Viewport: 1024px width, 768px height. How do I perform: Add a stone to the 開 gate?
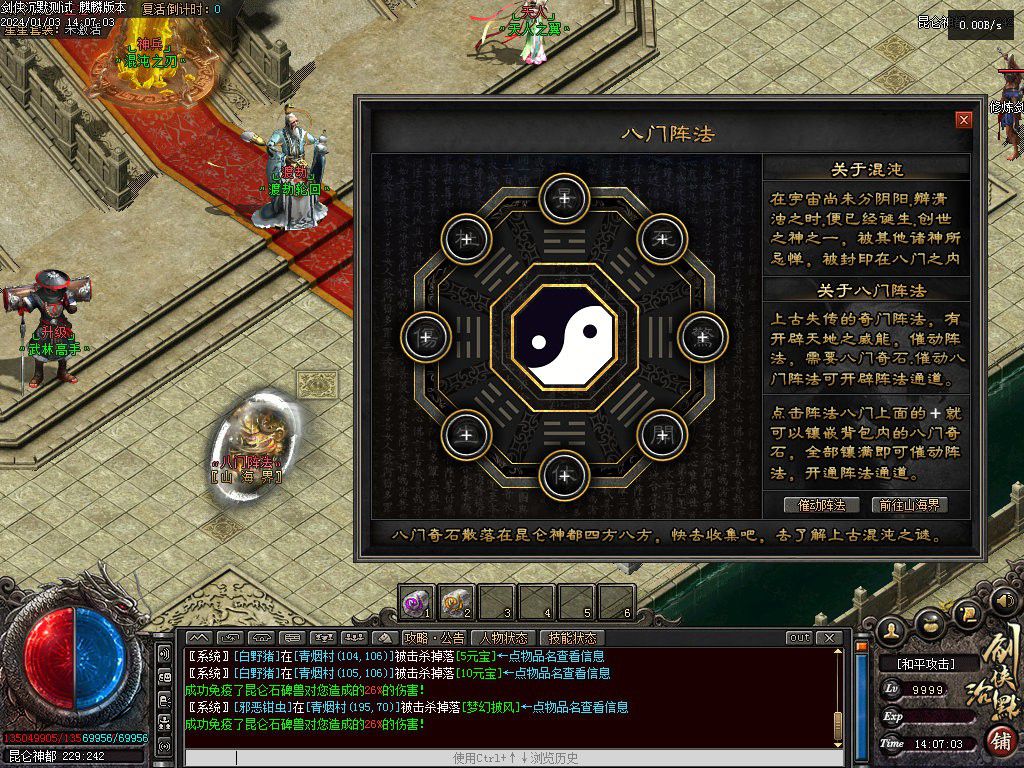pos(662,434)
